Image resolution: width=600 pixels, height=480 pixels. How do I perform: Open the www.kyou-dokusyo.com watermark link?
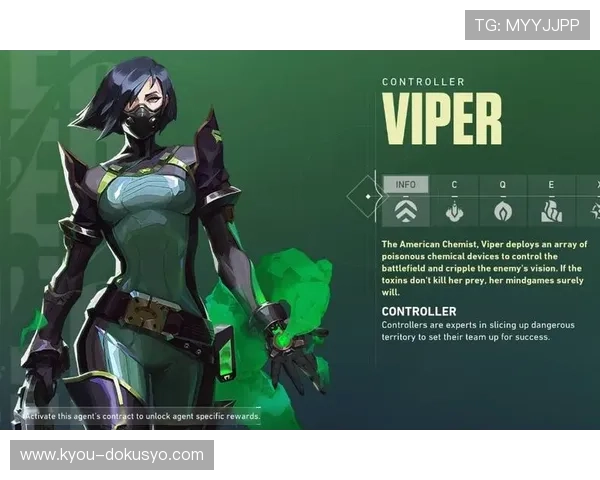click(x=112, y=455)
